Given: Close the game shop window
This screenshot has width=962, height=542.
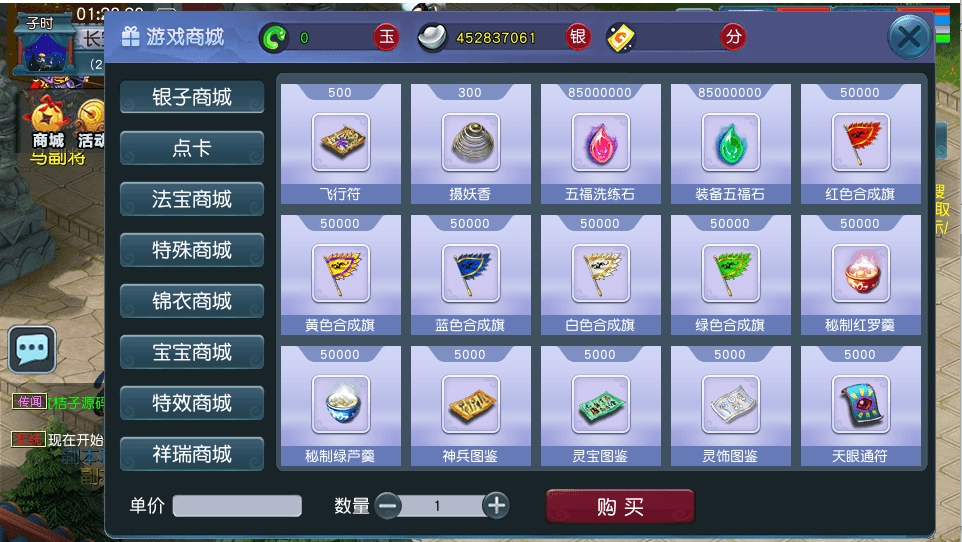Looking at the screenshot, I should click(x=908, y=39).
